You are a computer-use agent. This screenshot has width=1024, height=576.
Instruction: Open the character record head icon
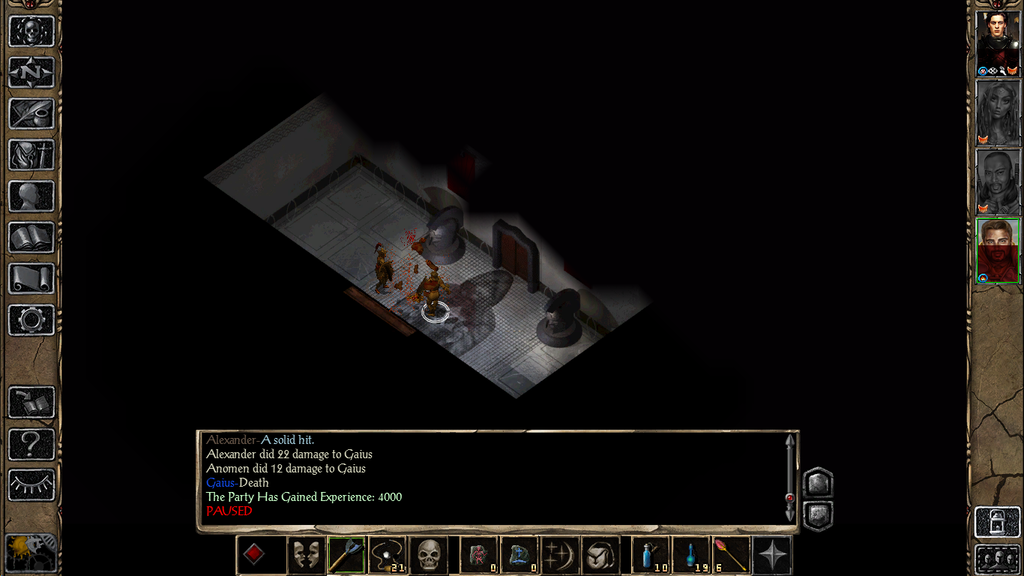coord(31,196)
